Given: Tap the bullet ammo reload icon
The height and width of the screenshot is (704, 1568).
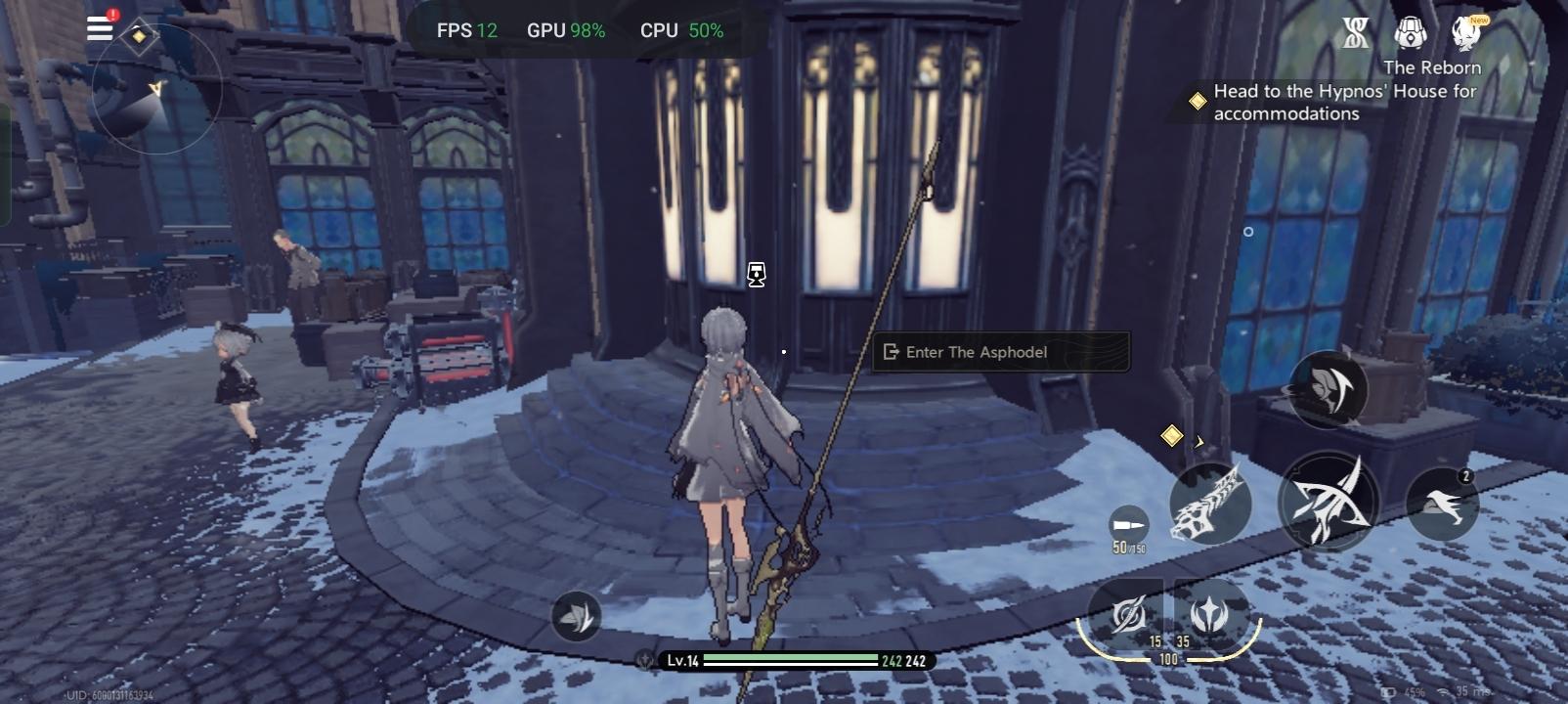Looking at the screenshot, I should (1128, 526).
